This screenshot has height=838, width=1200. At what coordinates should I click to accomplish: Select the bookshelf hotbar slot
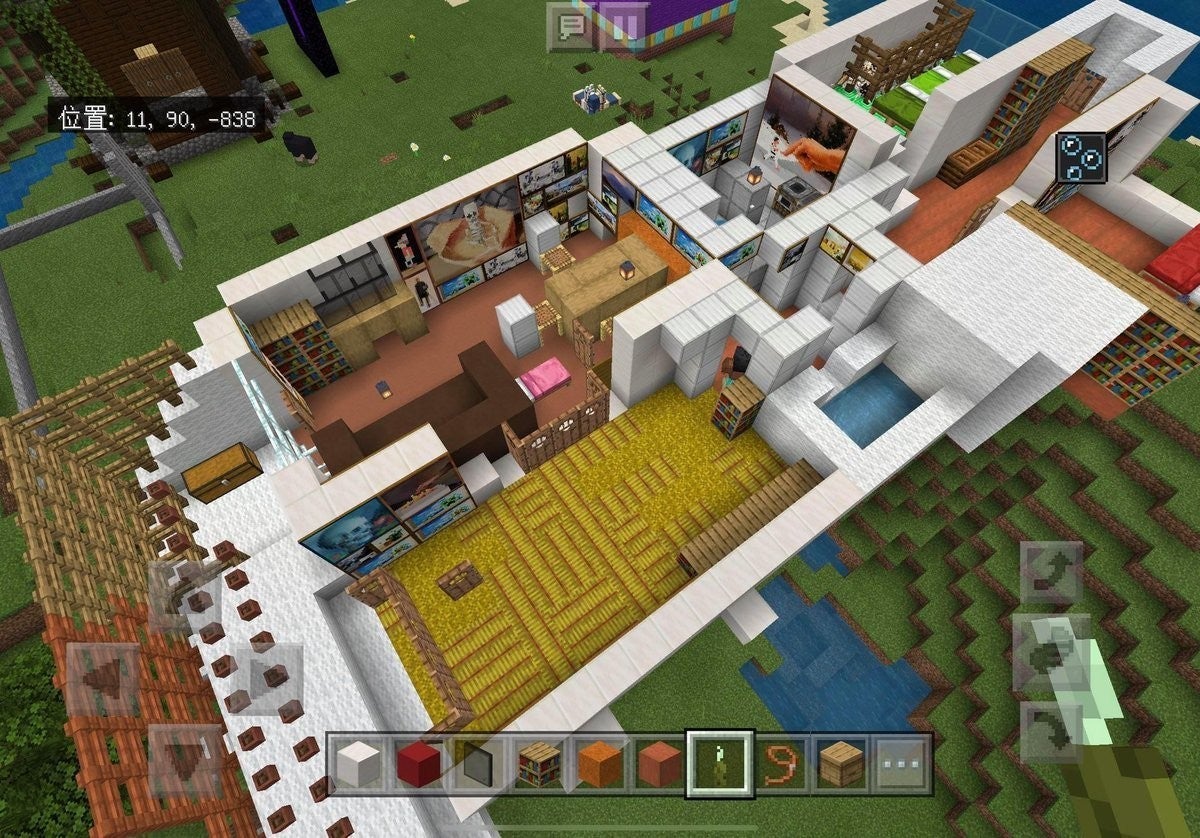[538, 765]
